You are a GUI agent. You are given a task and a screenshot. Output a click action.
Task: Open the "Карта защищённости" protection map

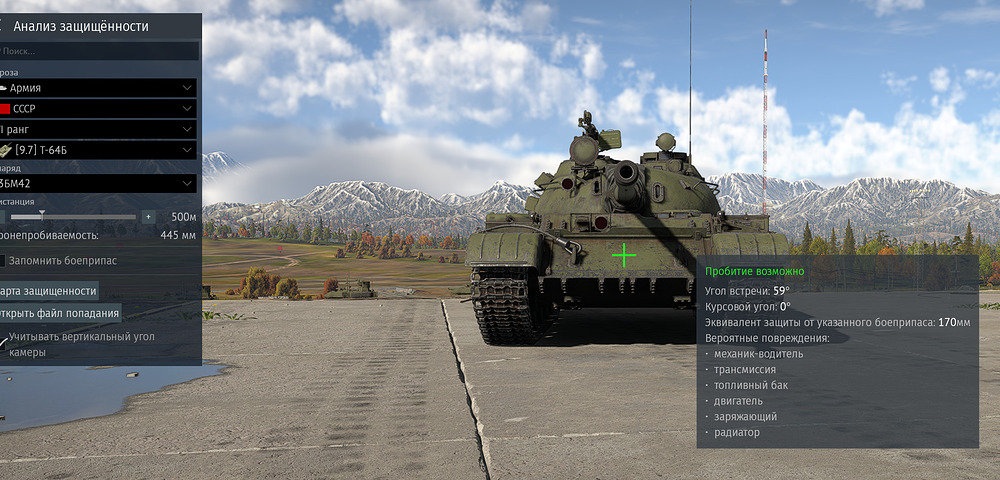[50, 291]
